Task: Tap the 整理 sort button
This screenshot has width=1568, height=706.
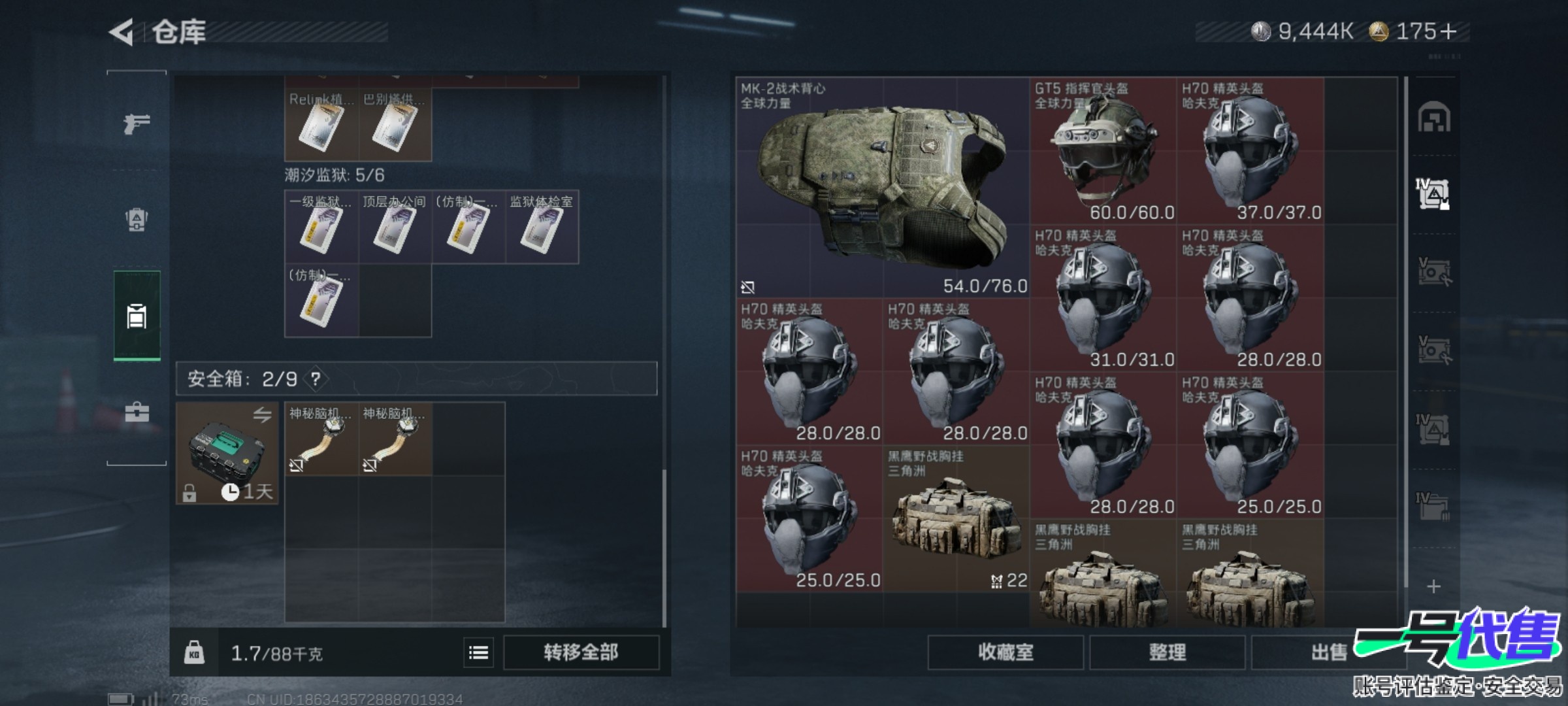Action: pyautogui.click(x=1167, y=652)
